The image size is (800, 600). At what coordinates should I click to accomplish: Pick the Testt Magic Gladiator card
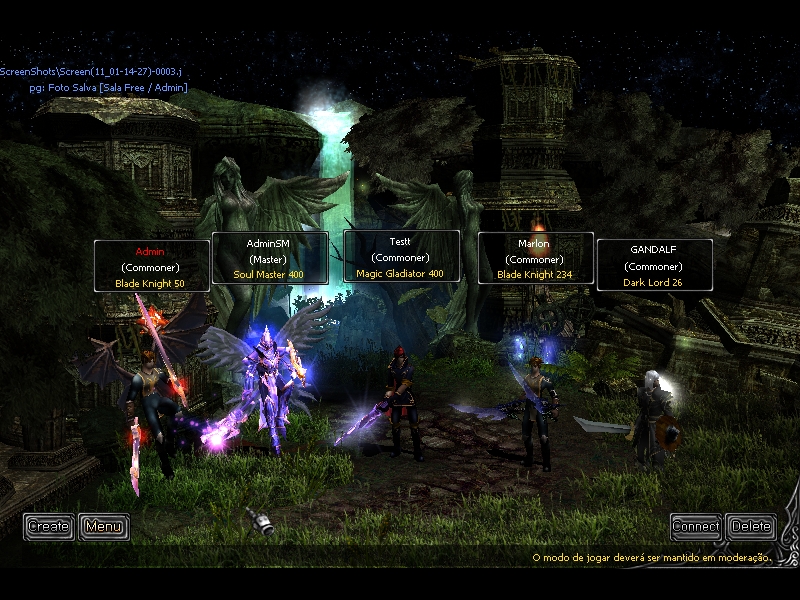pyautogui.click(x=401, y=257)
